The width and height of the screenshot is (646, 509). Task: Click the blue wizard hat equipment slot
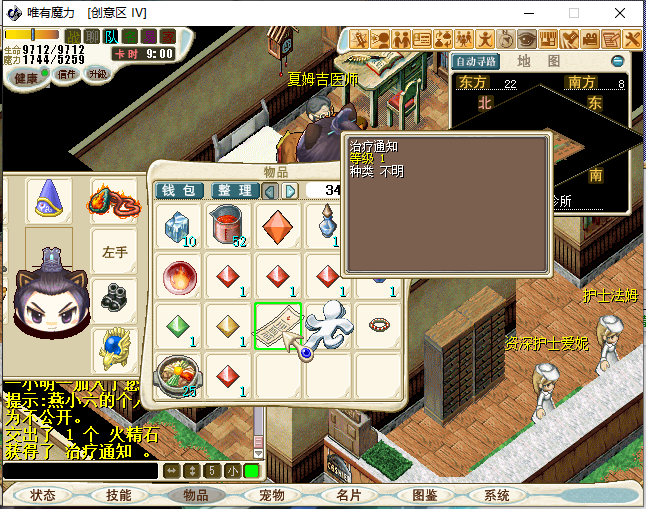tap(48, 198)
